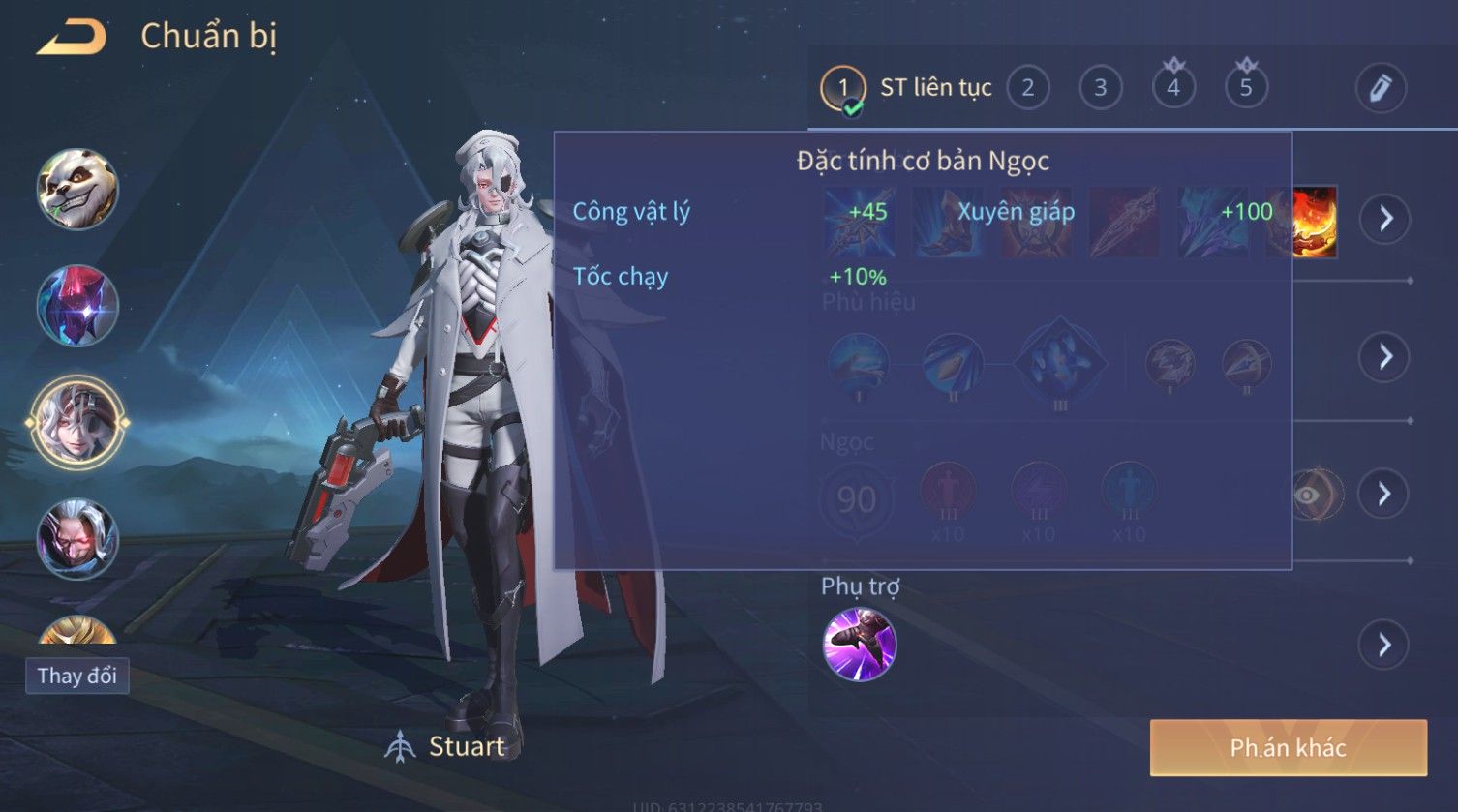Switch to build preset 3
Image resolution: width=1458 pixels, height=812 pixels.
[x=1101, y=88]
